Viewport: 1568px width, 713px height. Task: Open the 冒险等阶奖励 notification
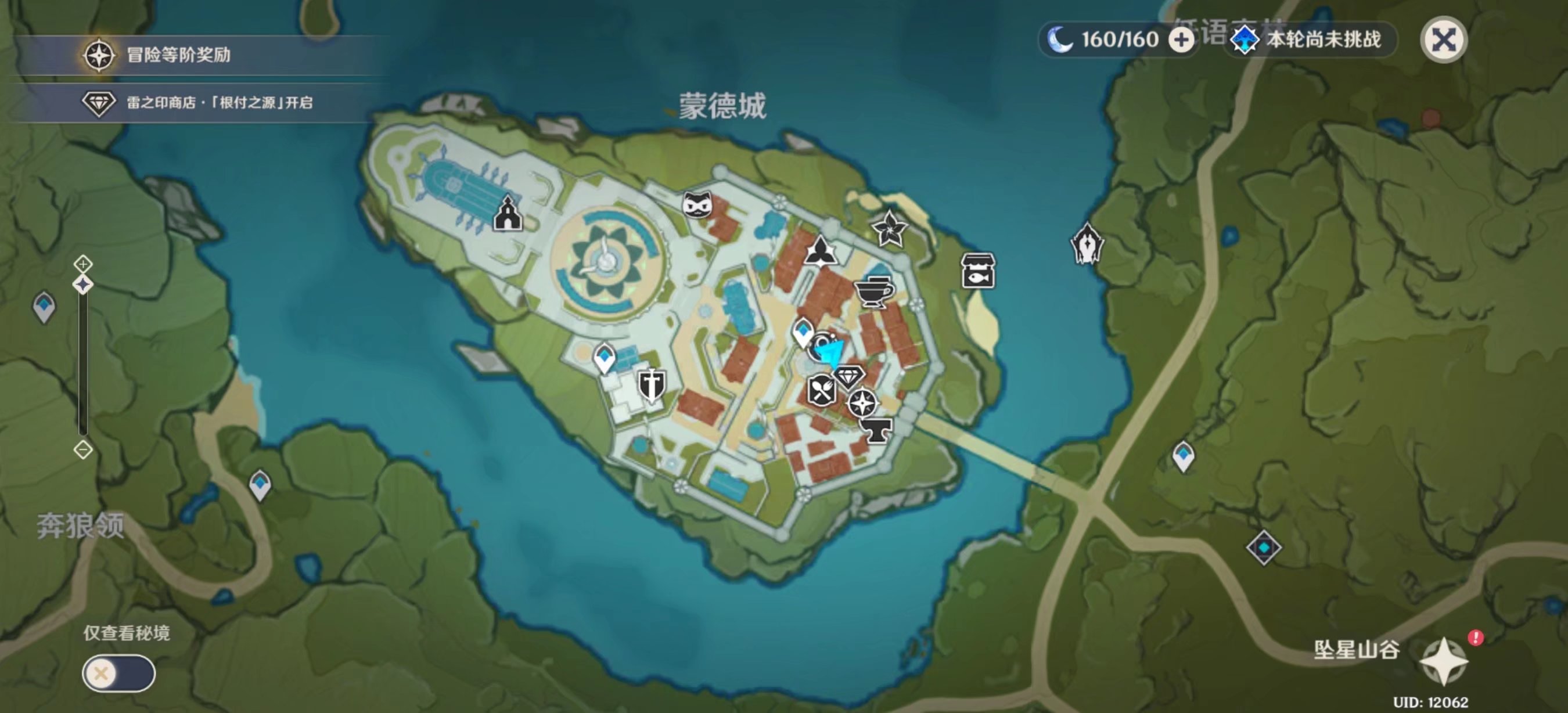click(x=178, y=55)
